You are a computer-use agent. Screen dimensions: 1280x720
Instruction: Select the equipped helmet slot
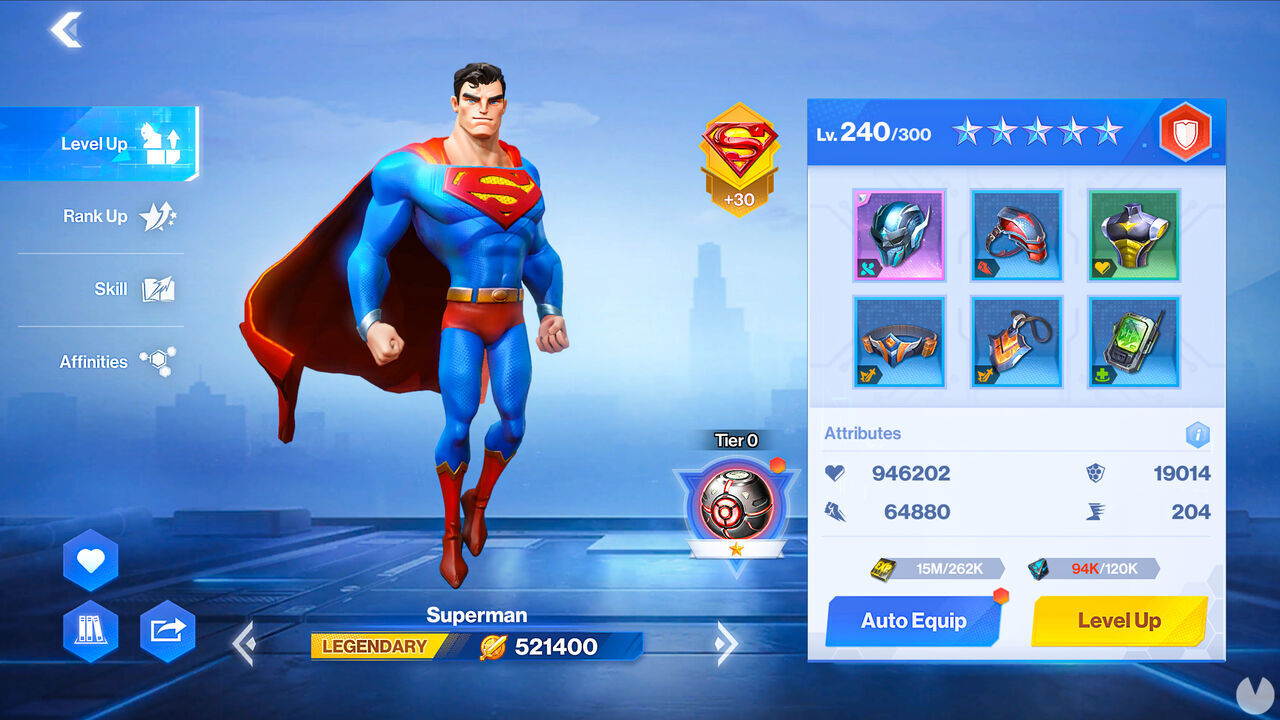899,235
